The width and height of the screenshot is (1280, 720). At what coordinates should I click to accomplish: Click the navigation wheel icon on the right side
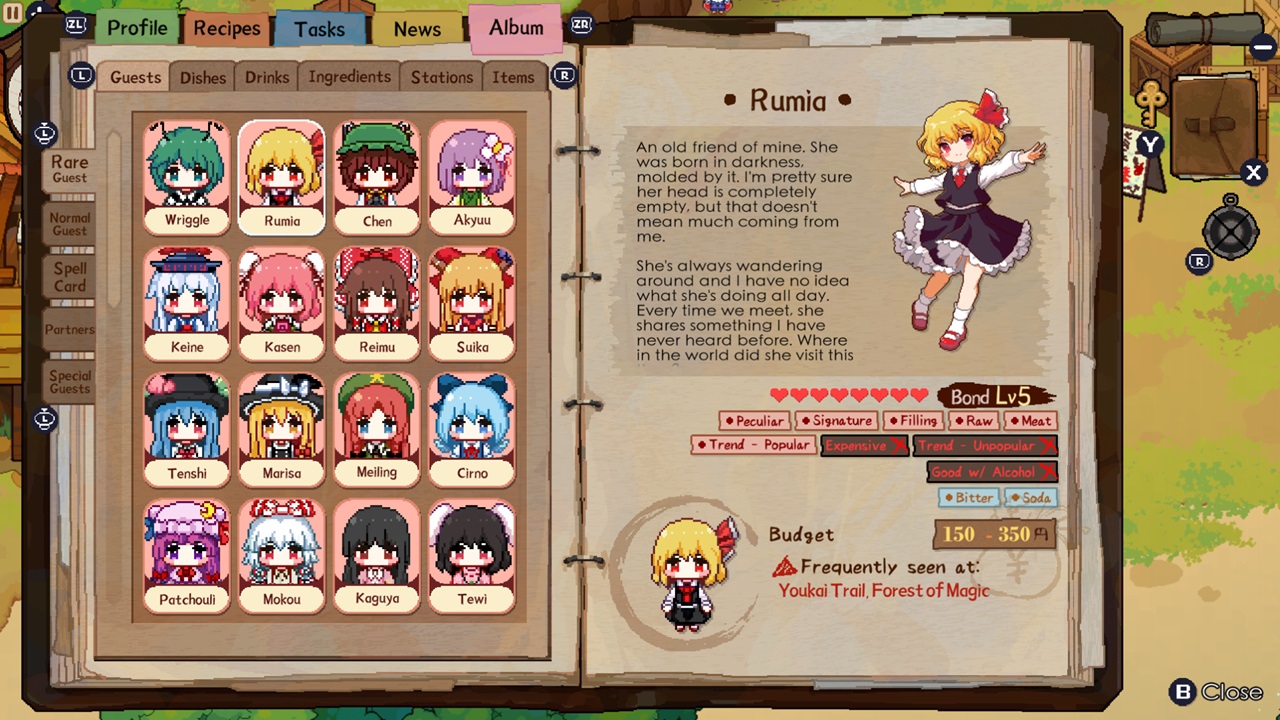[x=1230, y=233]
